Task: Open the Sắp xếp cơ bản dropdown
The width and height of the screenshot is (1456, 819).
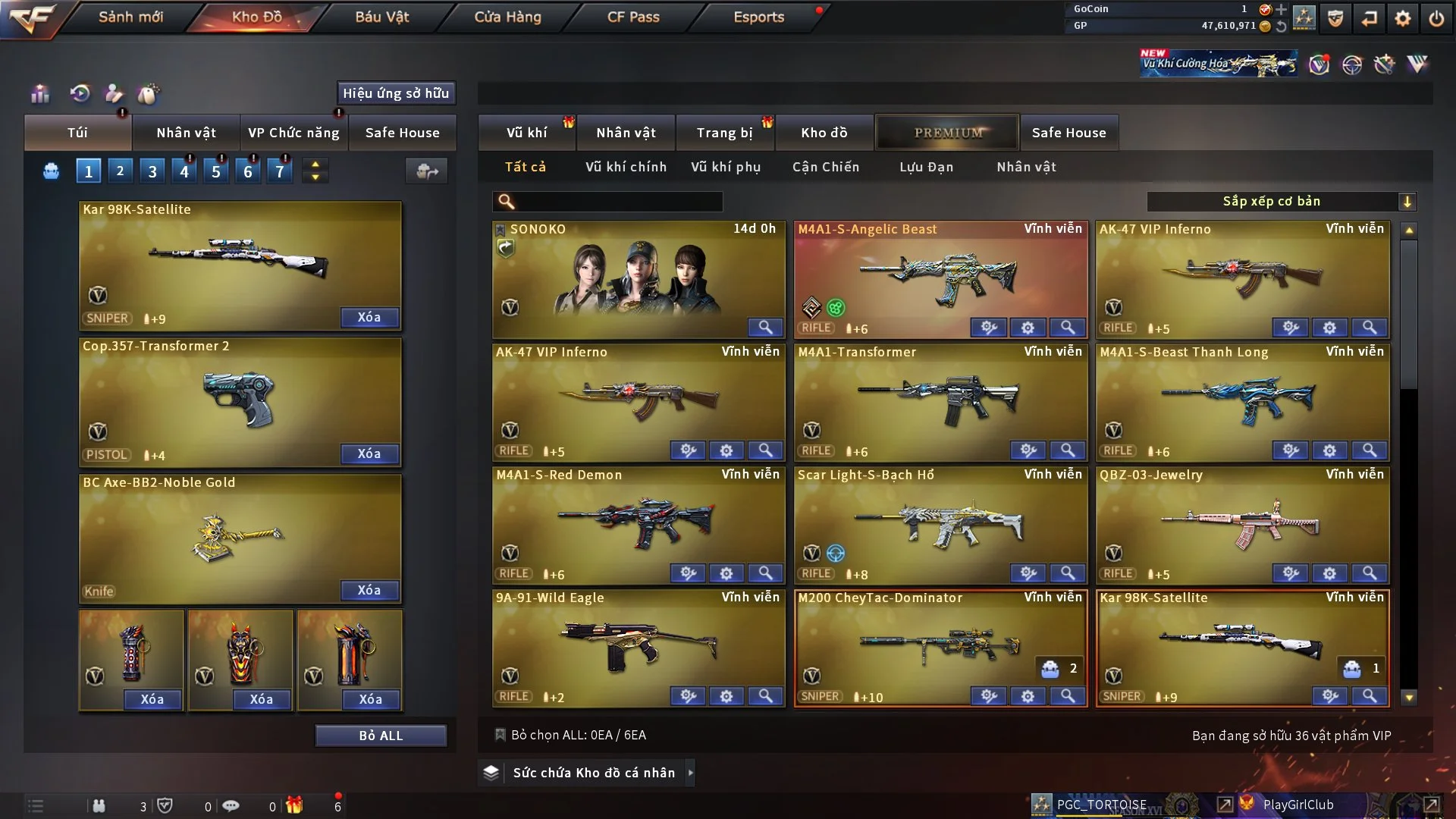Action: coord(1281,202)
